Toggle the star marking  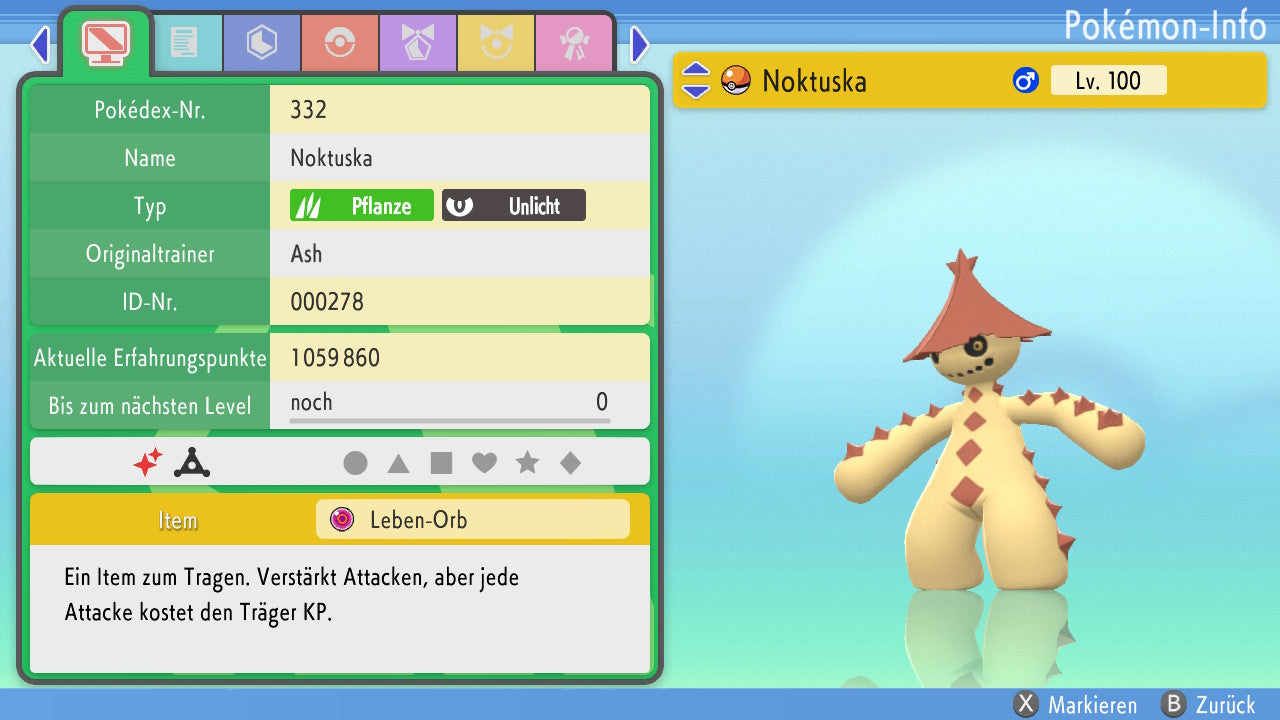click(x=527, y=463)
